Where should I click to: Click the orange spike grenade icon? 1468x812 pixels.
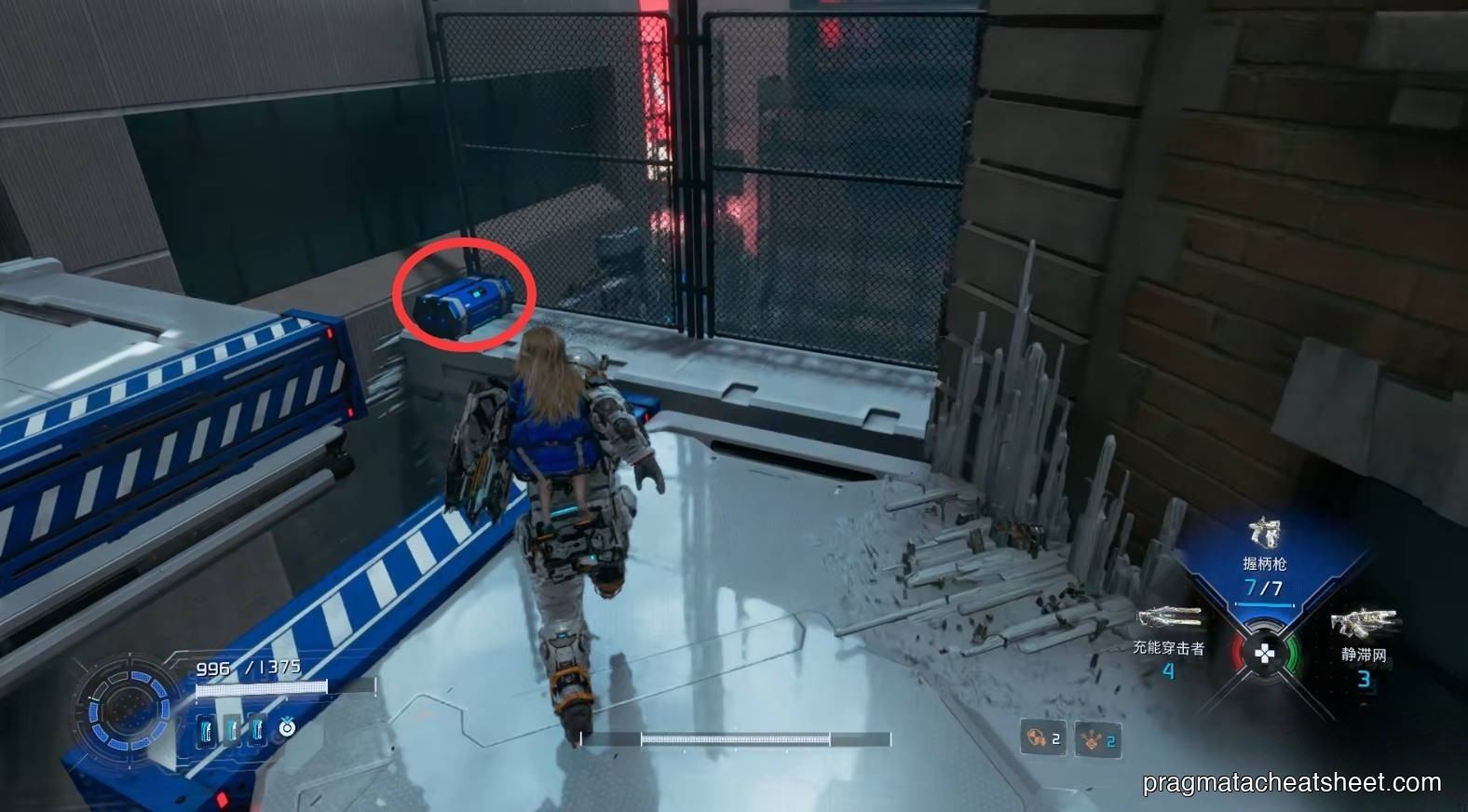click(x=1092, y=739)
